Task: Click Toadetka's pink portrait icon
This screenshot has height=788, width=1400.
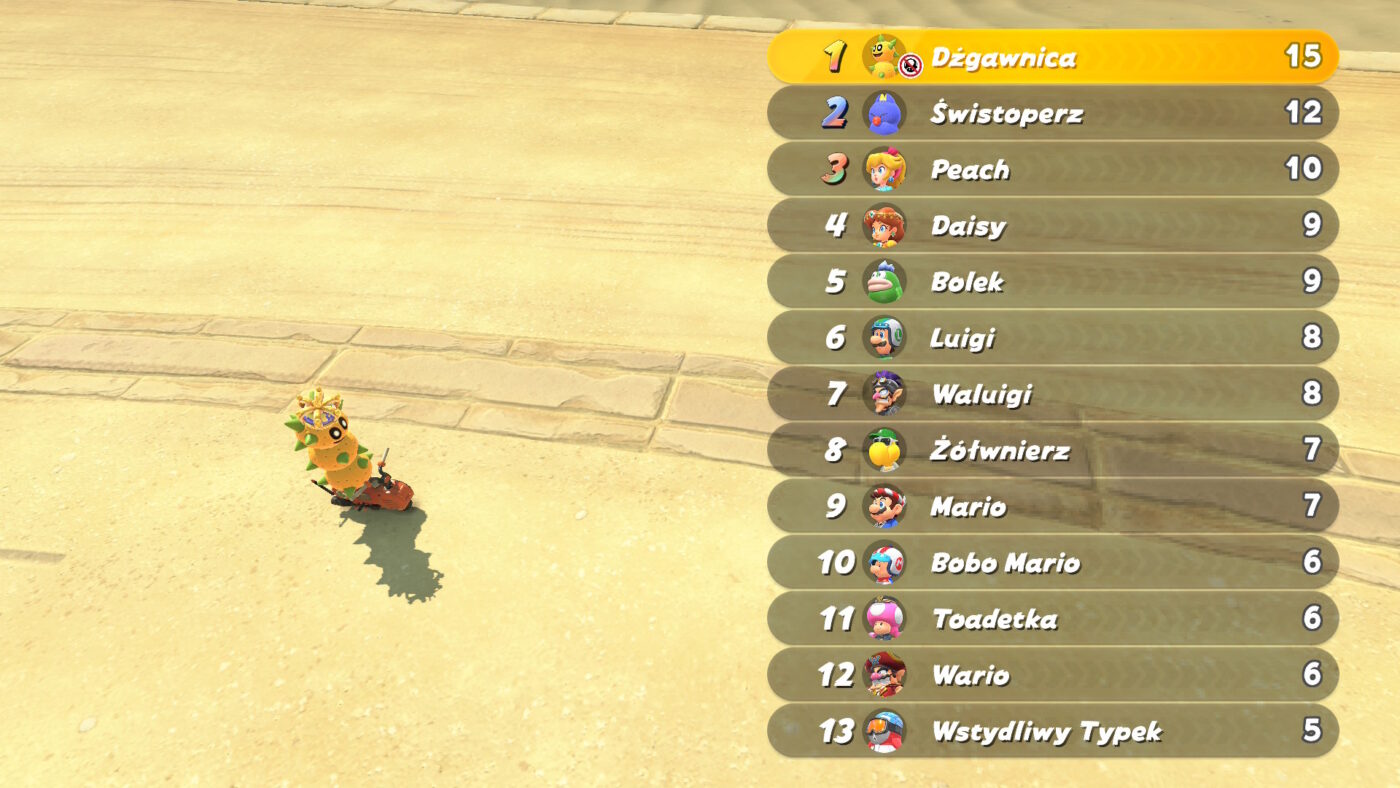Action: 883,619
